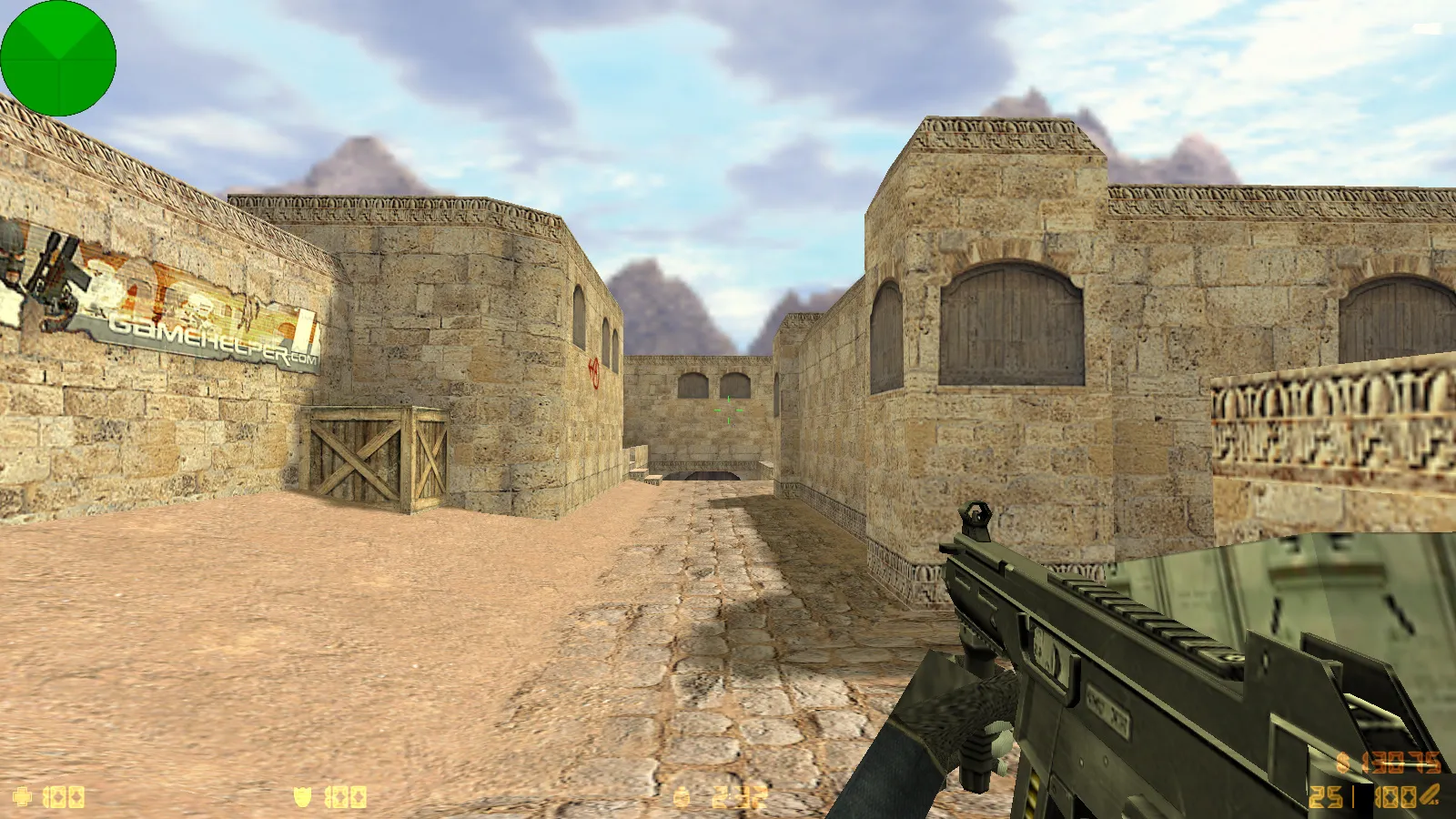
Task: Click the reserve ammo count showing 100
Action: point(1394,797)
